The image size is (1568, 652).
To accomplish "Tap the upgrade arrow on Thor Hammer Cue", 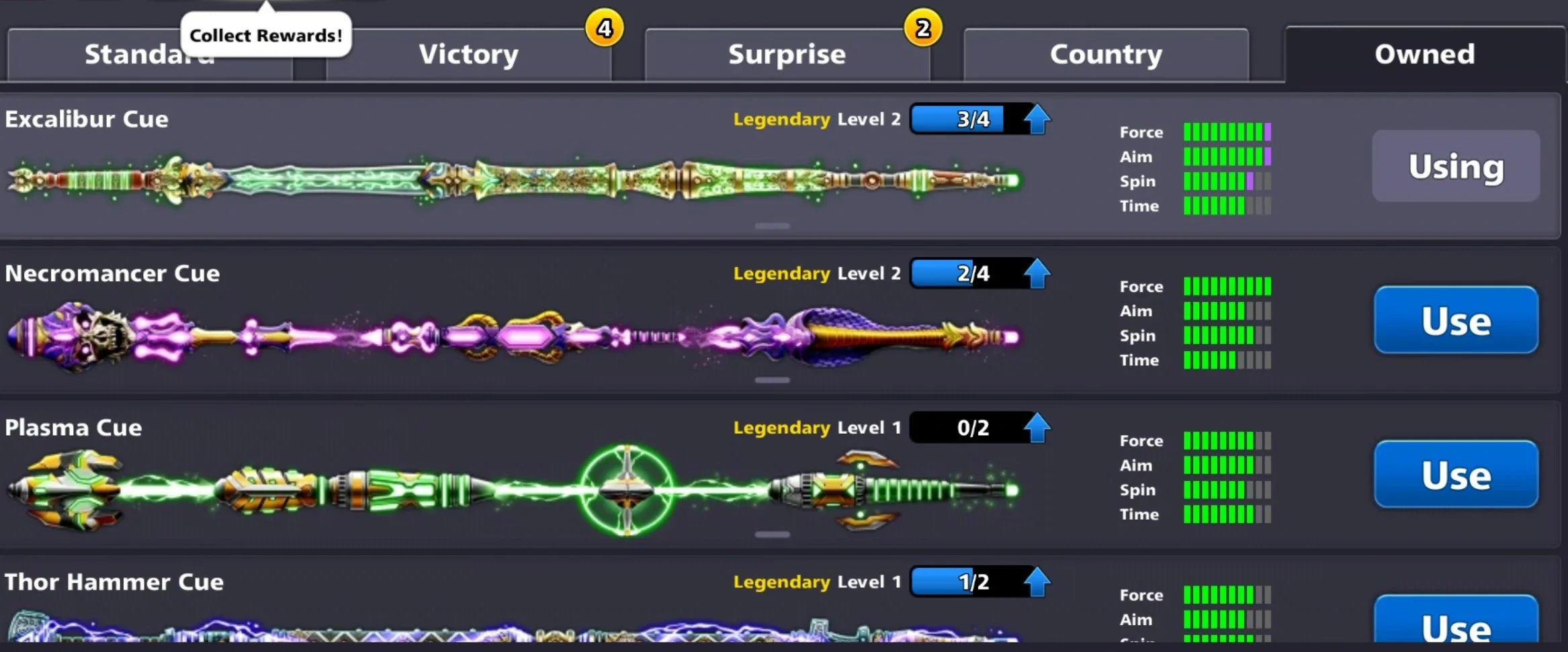I will 1036,581.
